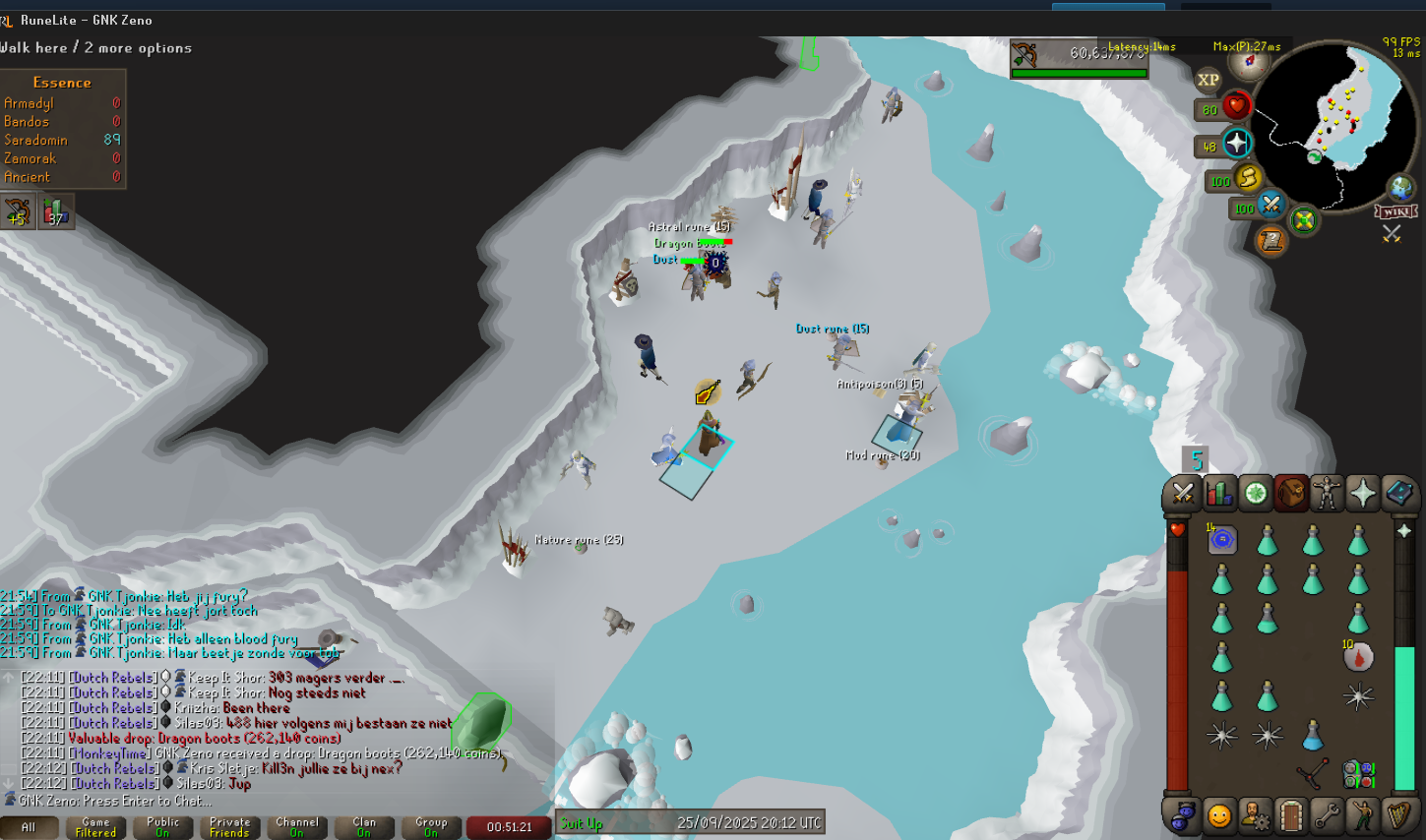The image size is (1426, 840).
Task: Switch chat filter to Game
Action: (96, 827)
